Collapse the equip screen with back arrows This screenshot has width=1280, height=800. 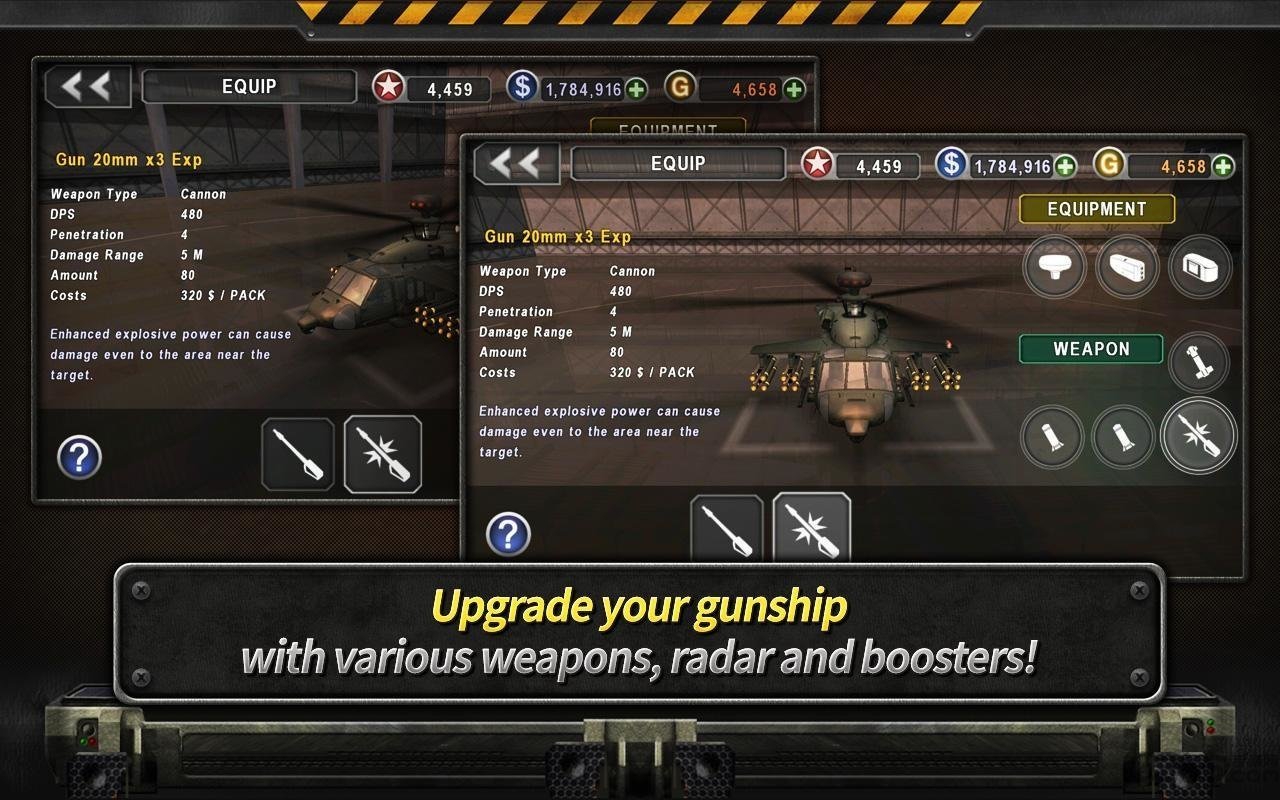click(516, 163)
